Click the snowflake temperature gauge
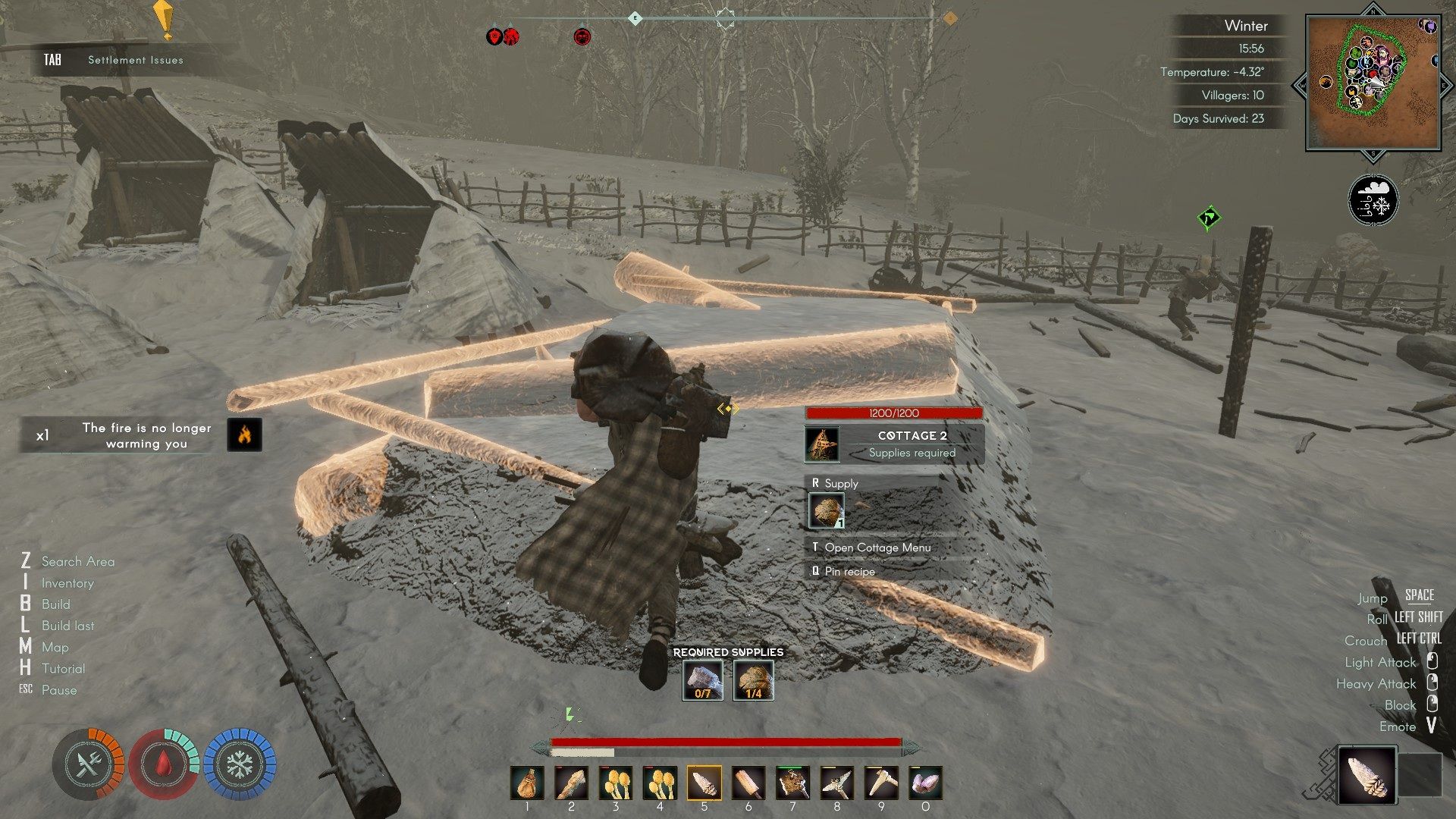 240,765
